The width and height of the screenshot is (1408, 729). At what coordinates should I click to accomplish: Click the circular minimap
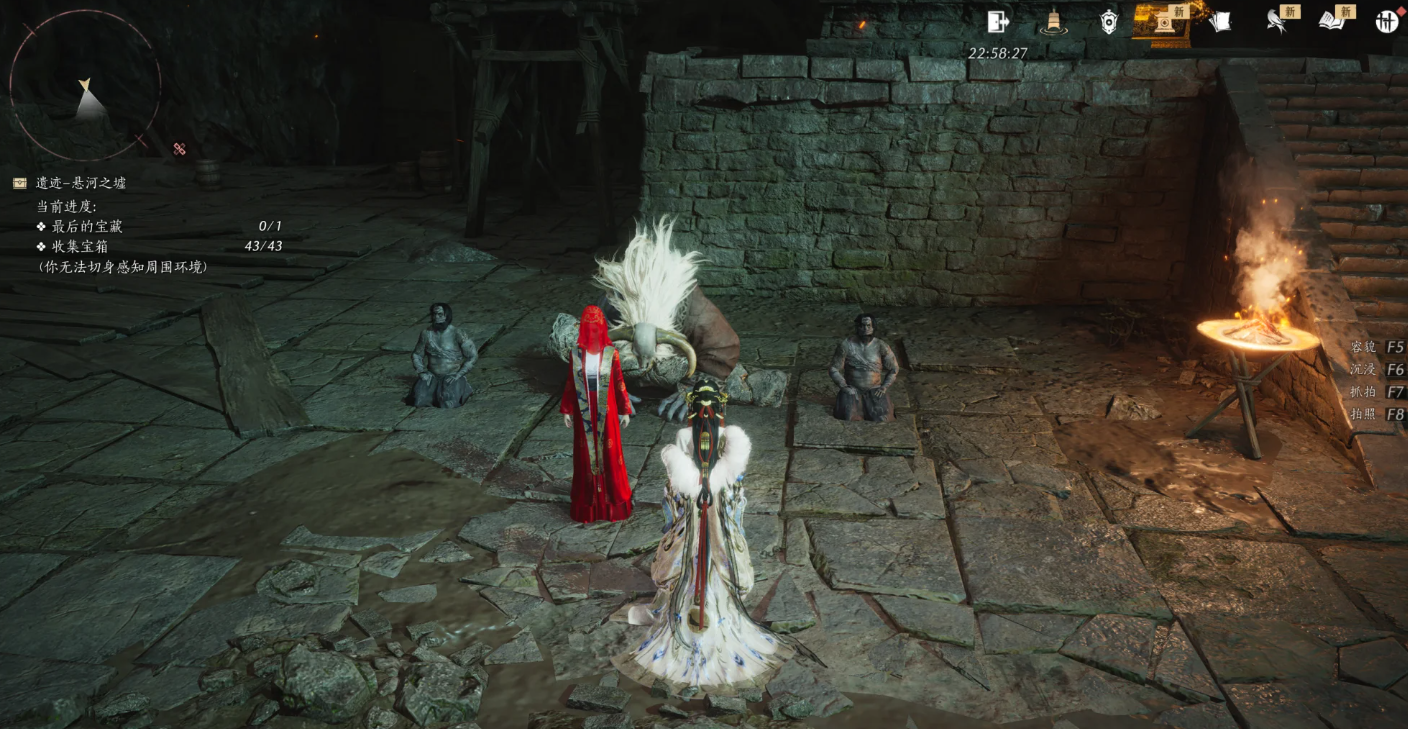[x=85, y=85]
